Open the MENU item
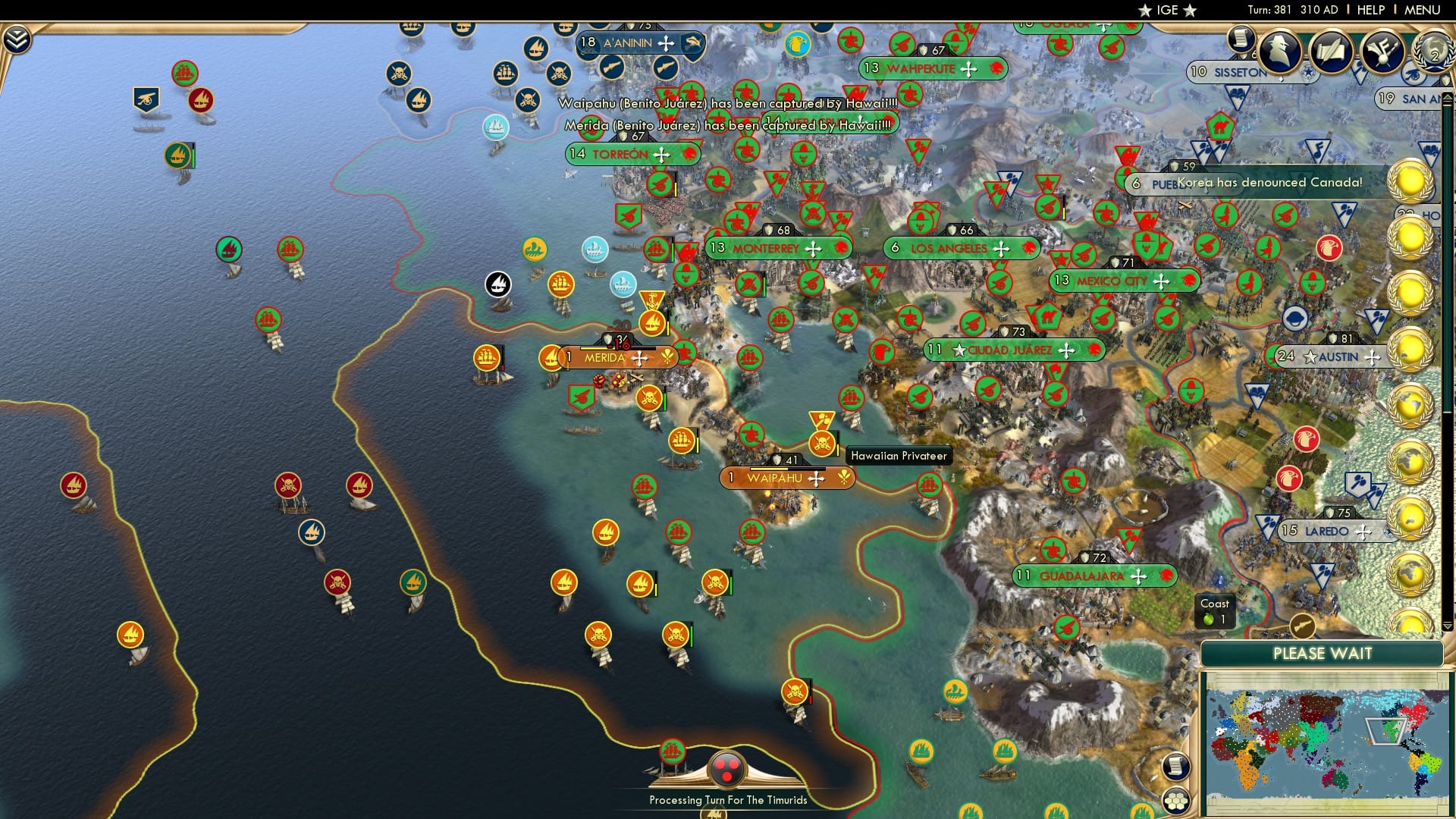 coord(1424,10)
